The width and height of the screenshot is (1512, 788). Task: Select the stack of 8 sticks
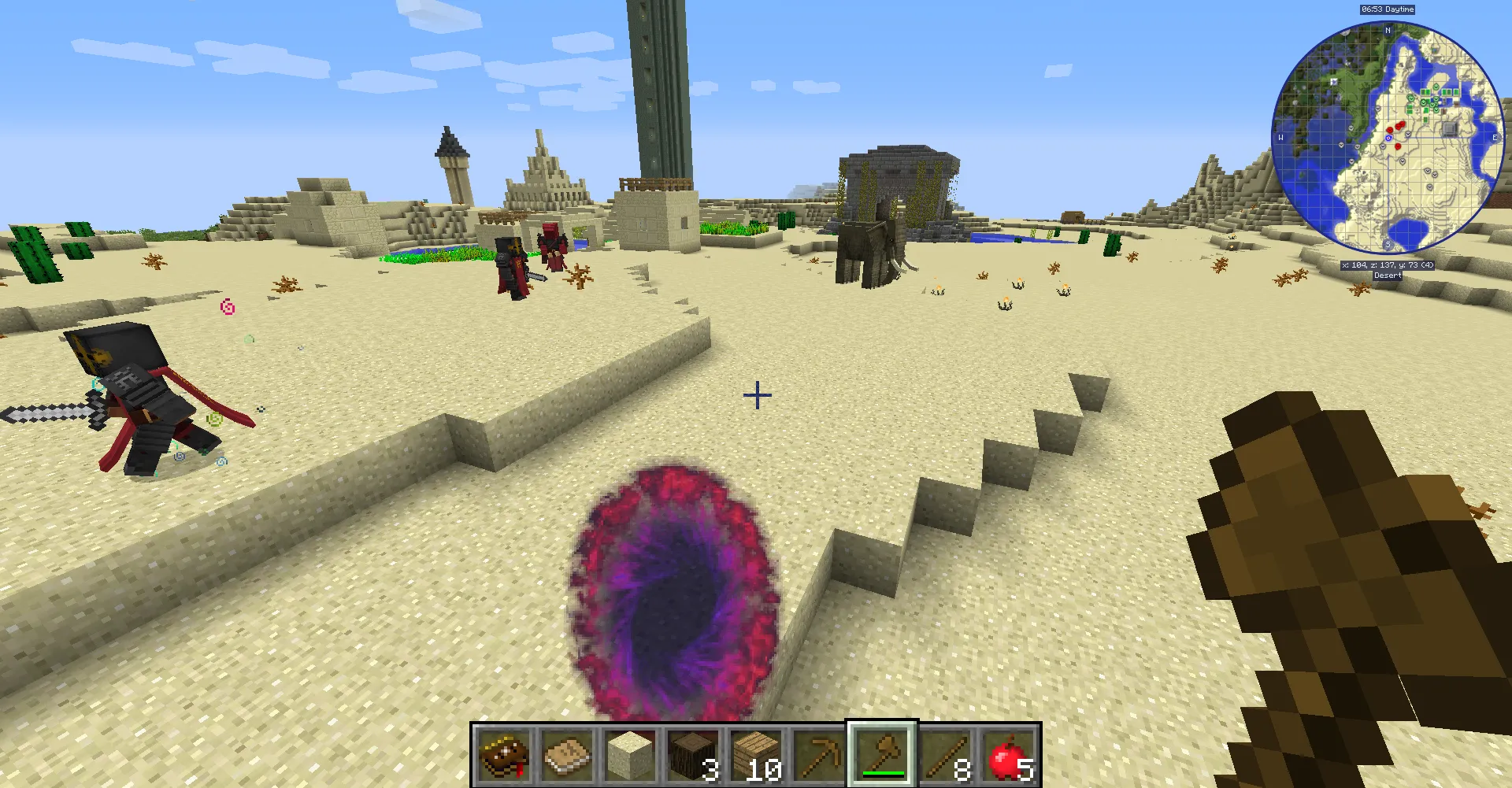(947, 757)
